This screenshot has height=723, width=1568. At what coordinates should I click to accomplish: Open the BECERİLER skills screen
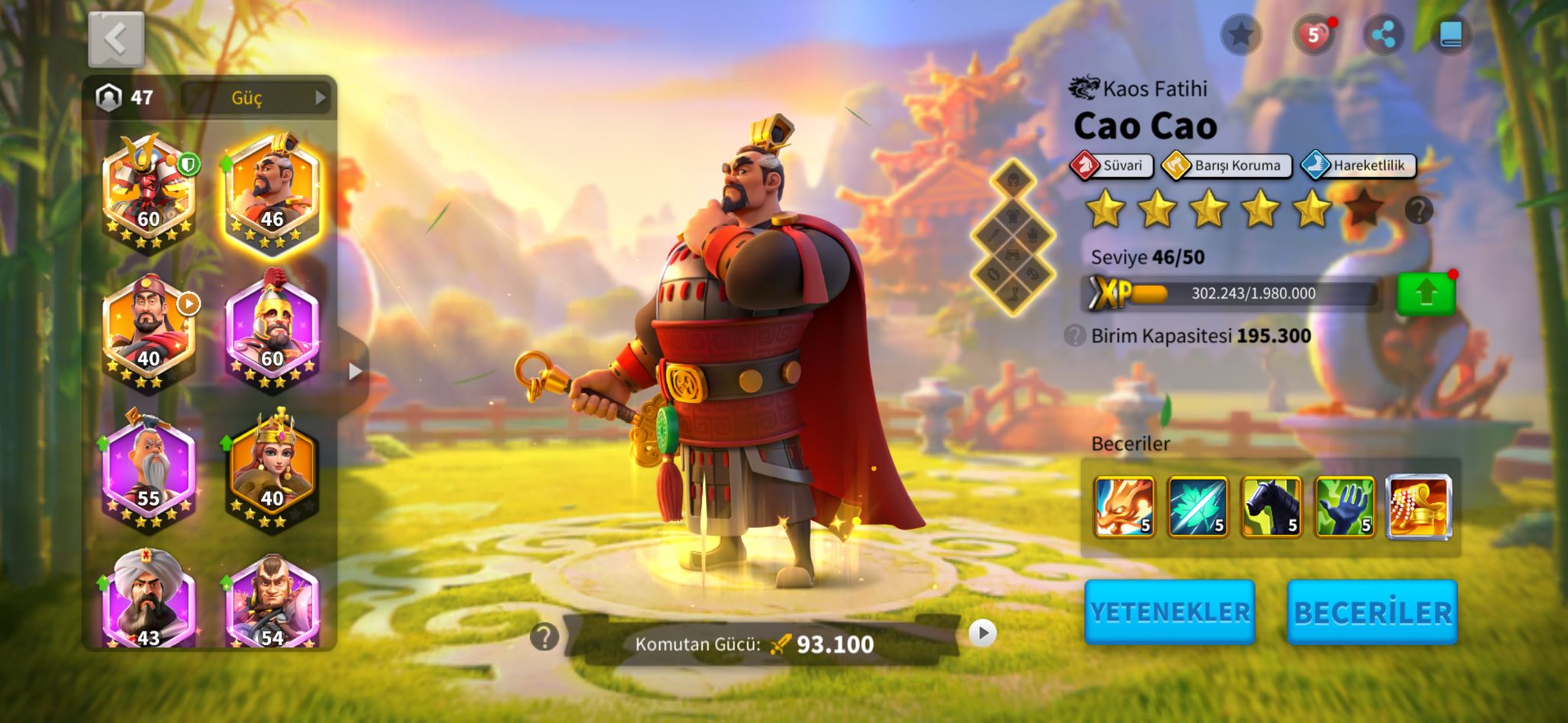click(1372, 612)
